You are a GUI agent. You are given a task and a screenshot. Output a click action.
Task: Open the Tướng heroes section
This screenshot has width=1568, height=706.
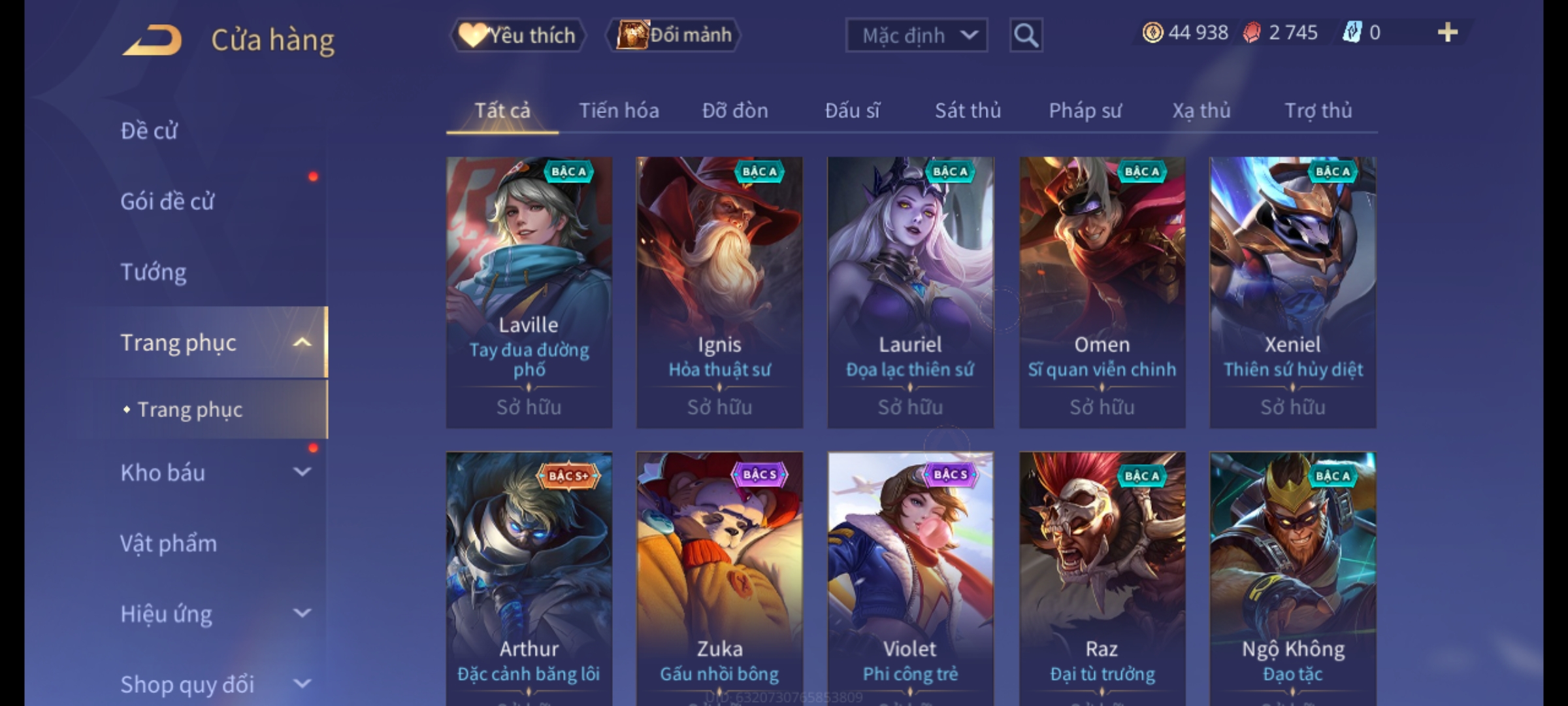(154, 272)
